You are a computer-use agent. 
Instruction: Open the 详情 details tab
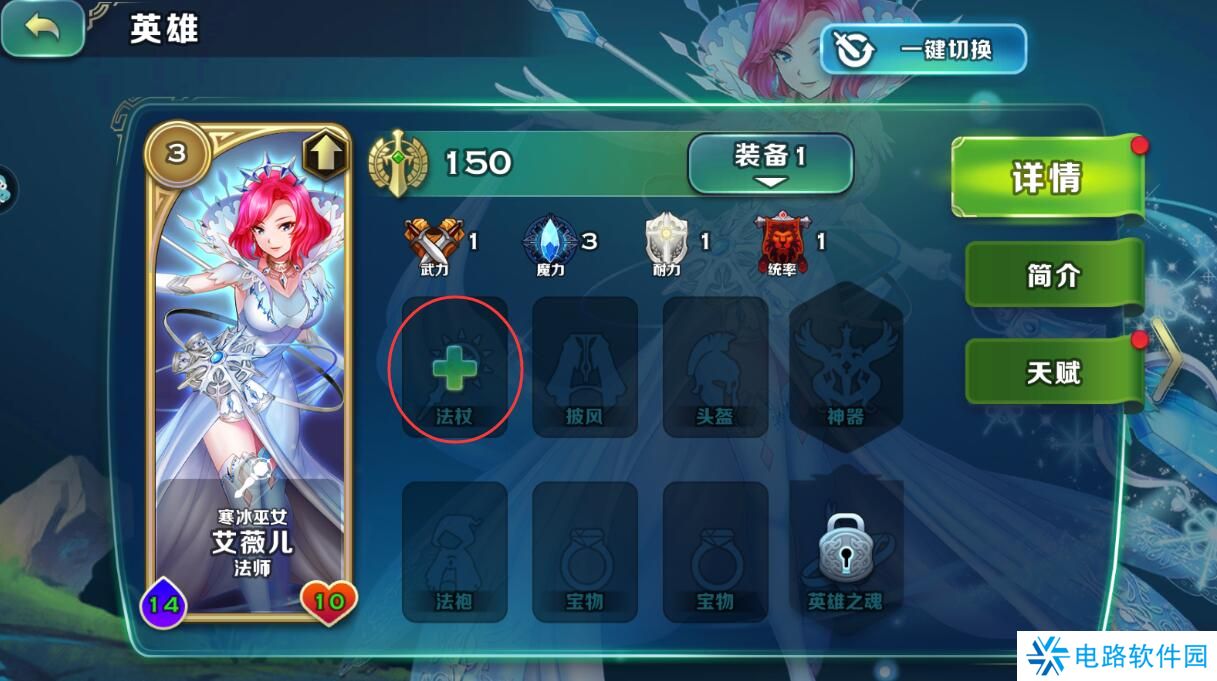pyautogui.click(x=1046, y=179)
